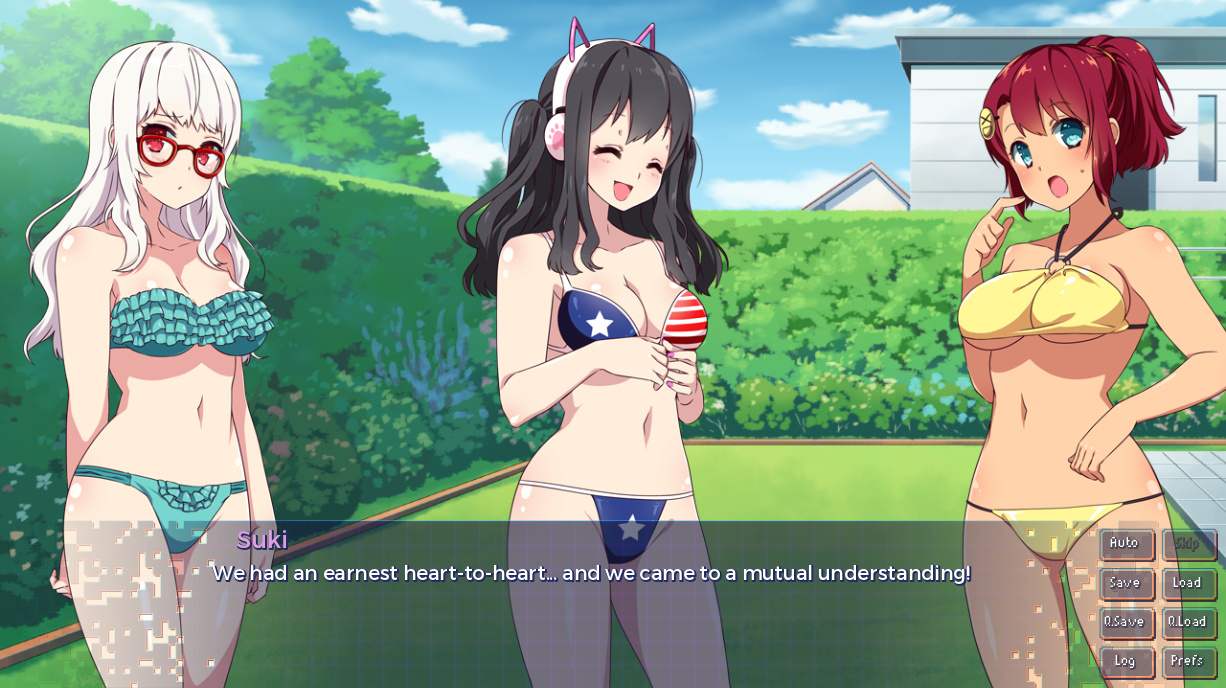This screenshot has height=688, width=1226.
Task: Activate the Skip button
Action: (x=1188, y=544)
